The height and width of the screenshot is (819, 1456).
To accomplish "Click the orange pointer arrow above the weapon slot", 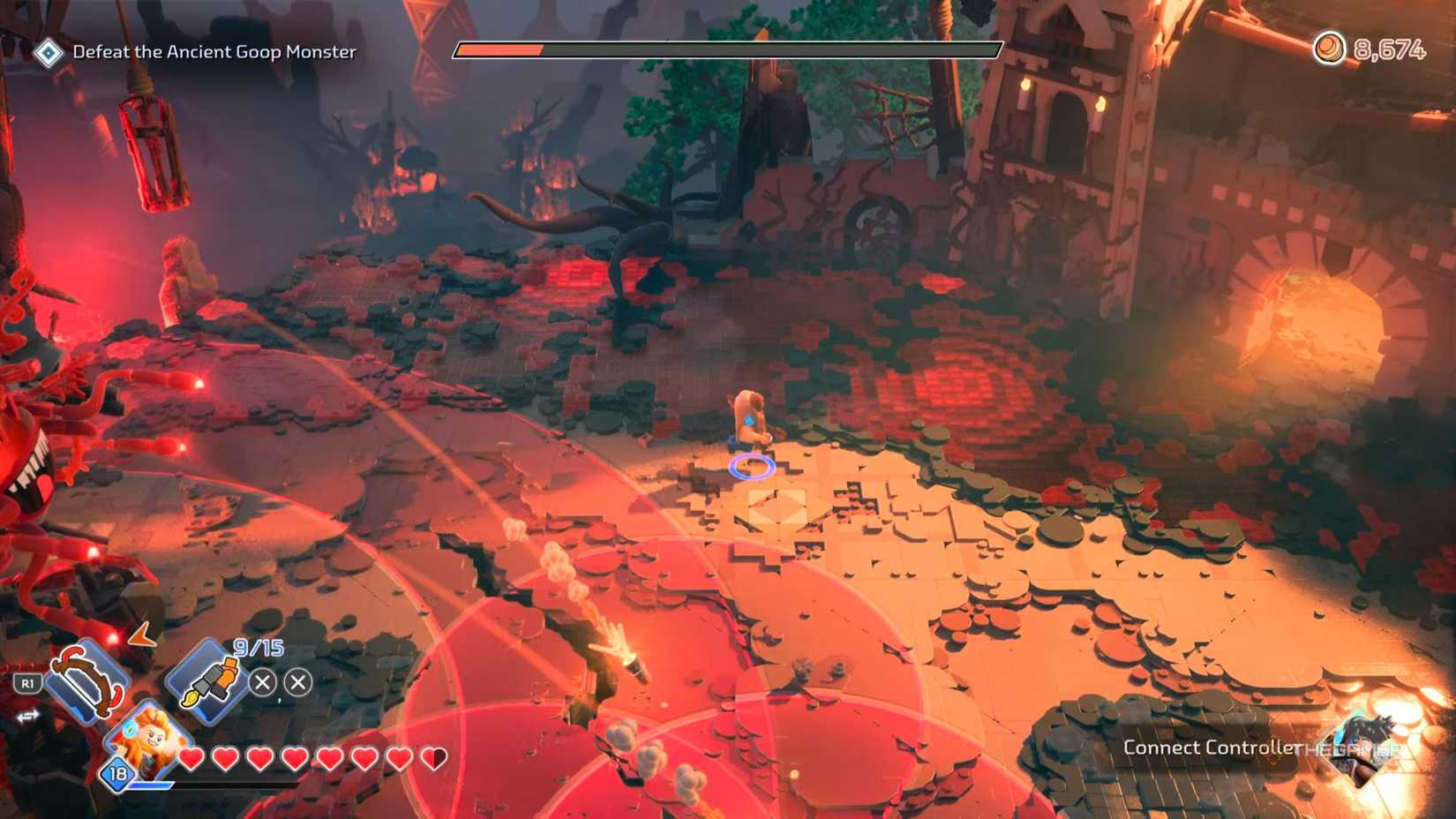I will click(141, 635).
